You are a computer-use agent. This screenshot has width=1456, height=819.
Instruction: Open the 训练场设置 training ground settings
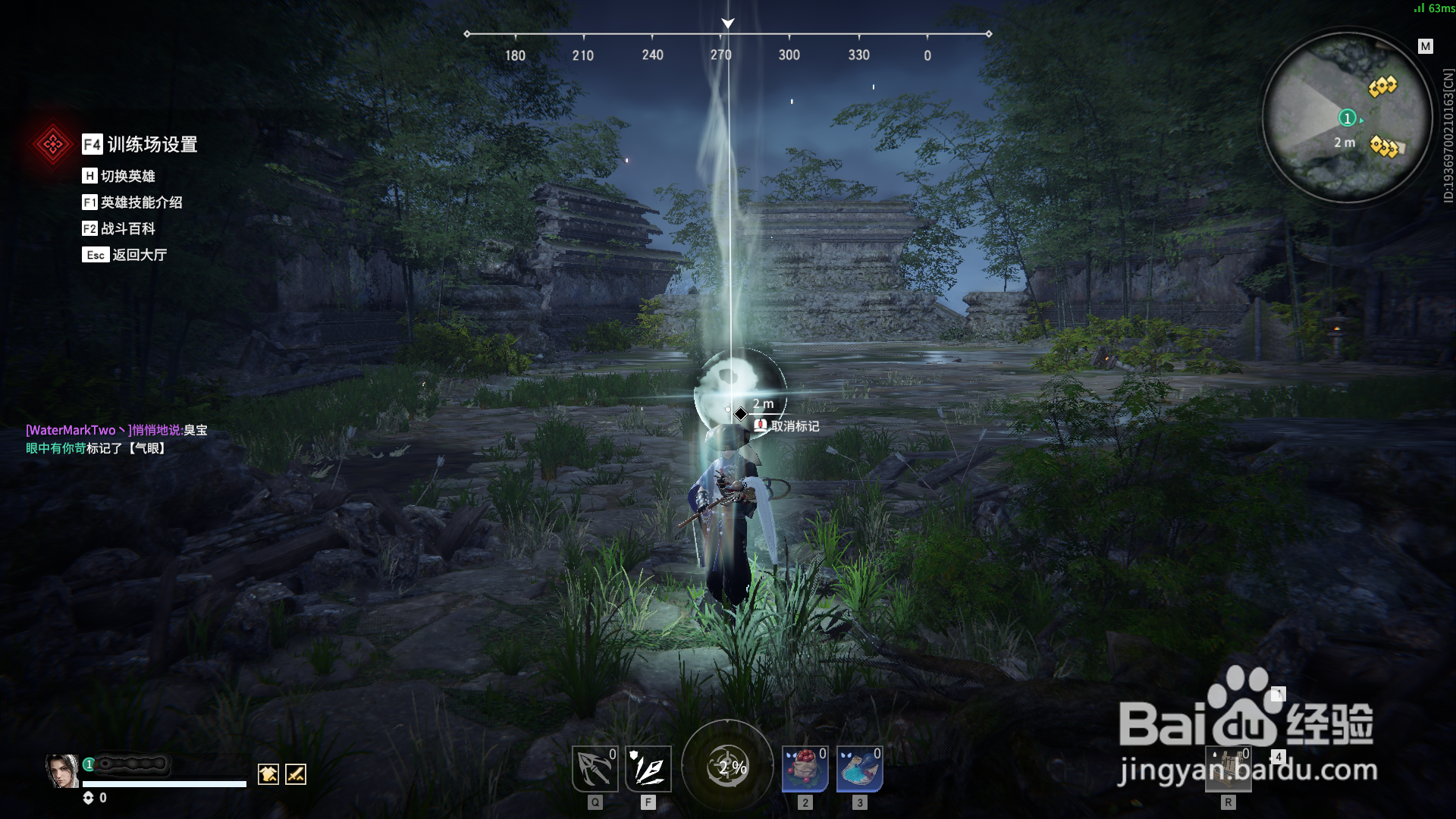pos(140,144)
